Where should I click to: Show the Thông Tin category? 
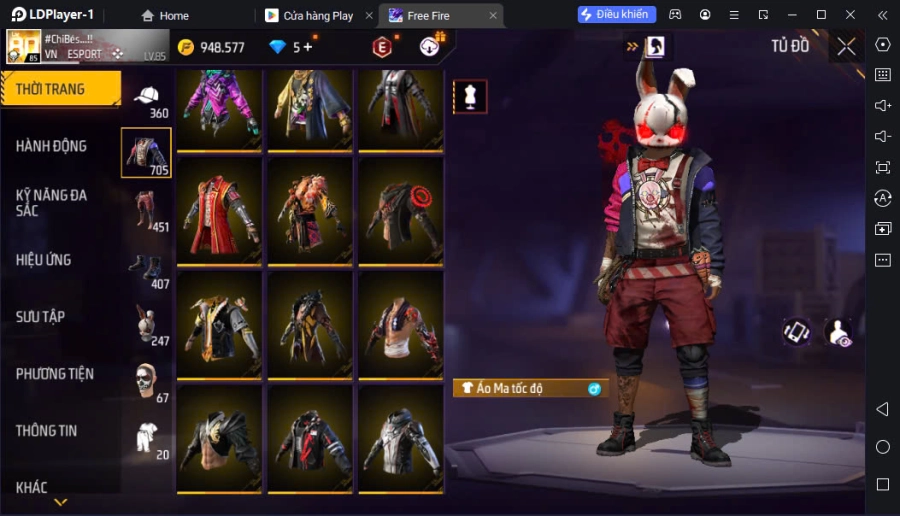(47, 431)
